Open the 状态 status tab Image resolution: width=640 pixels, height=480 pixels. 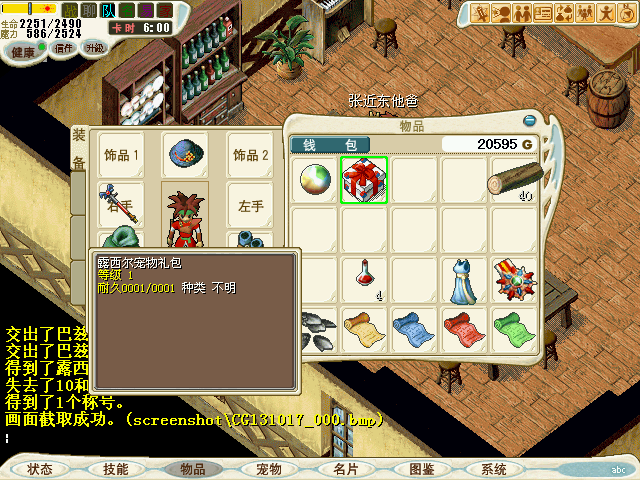point(40,468)
